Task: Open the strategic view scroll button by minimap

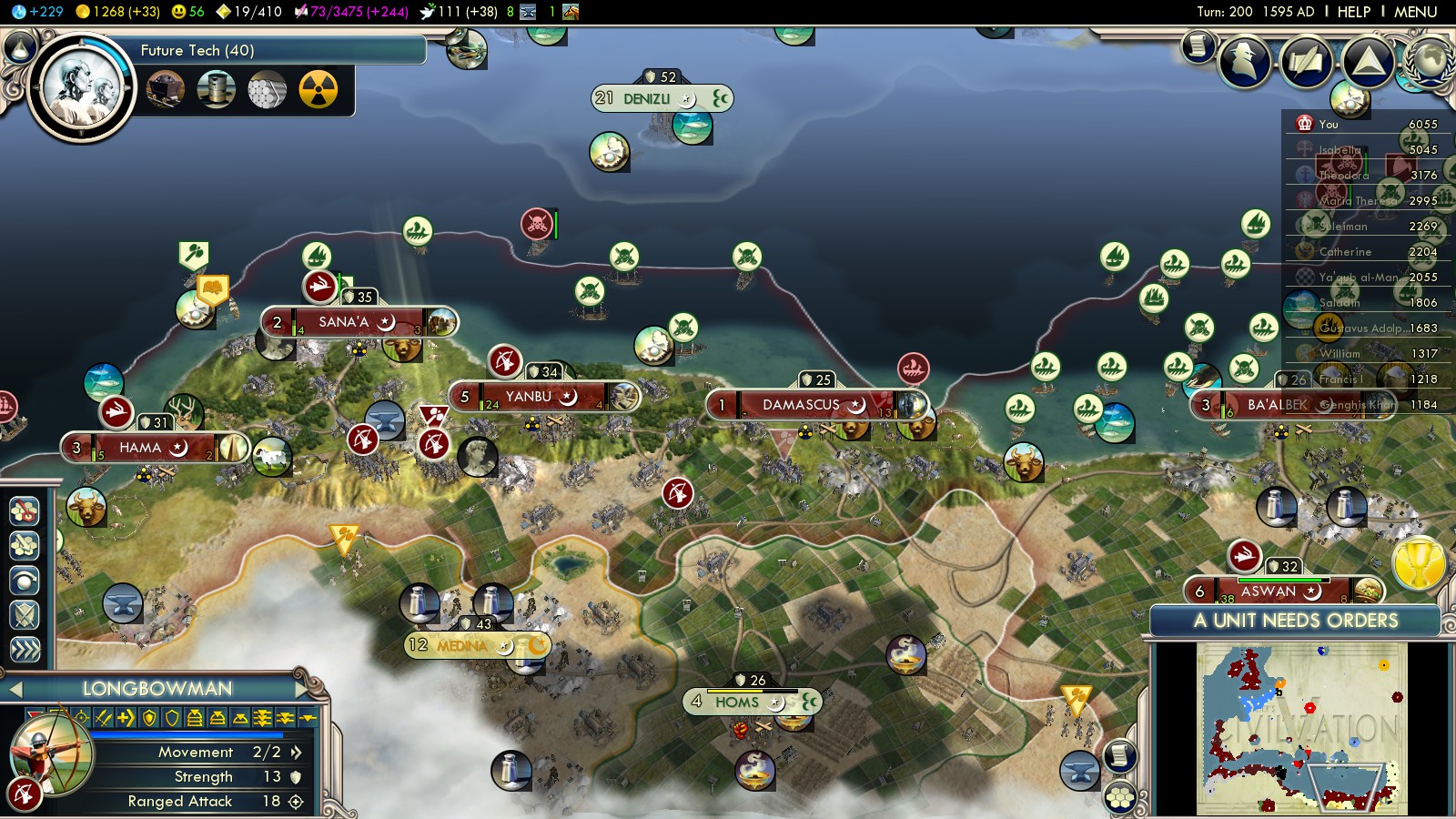Action: pyautogui.click(x=1120, y=755)
